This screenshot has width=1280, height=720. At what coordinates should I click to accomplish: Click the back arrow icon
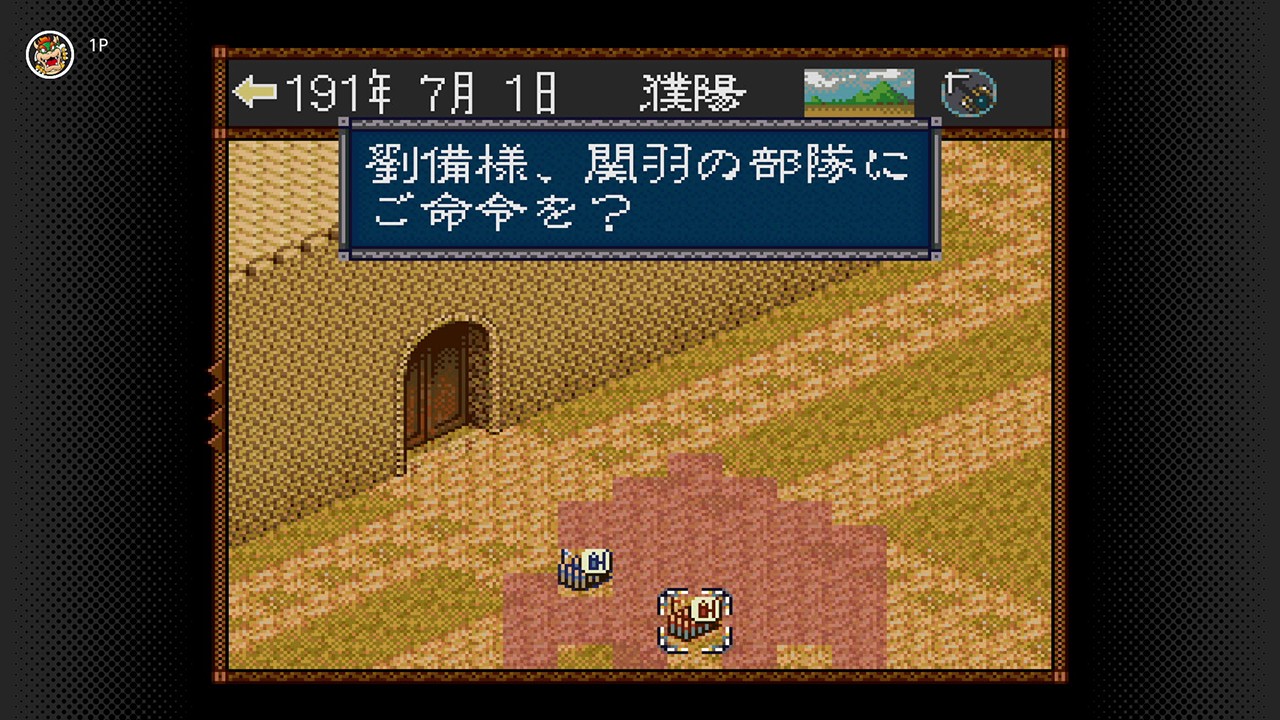pyautogui.click(x=256, y=92)
